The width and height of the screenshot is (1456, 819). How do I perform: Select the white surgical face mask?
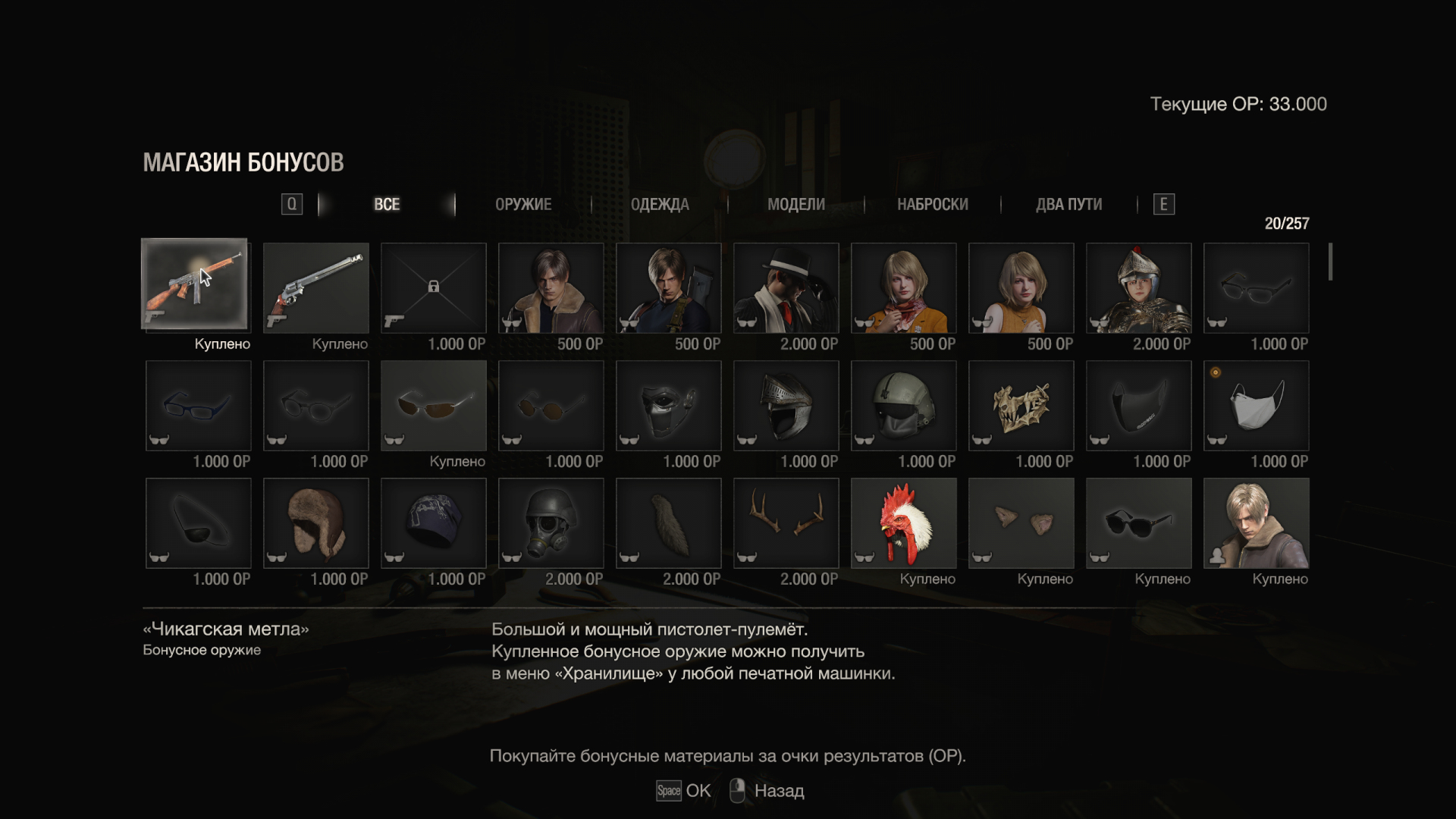(x=1257, y=406)
